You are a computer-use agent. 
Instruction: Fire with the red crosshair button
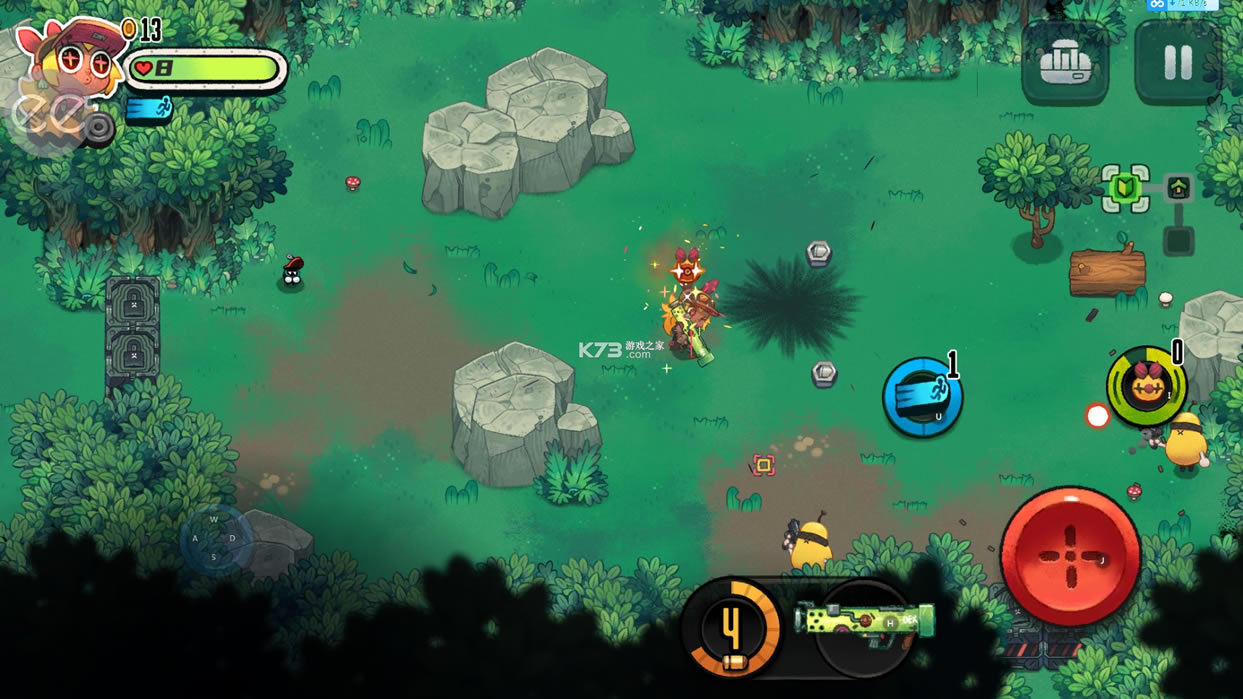[x=1070, y=556]
